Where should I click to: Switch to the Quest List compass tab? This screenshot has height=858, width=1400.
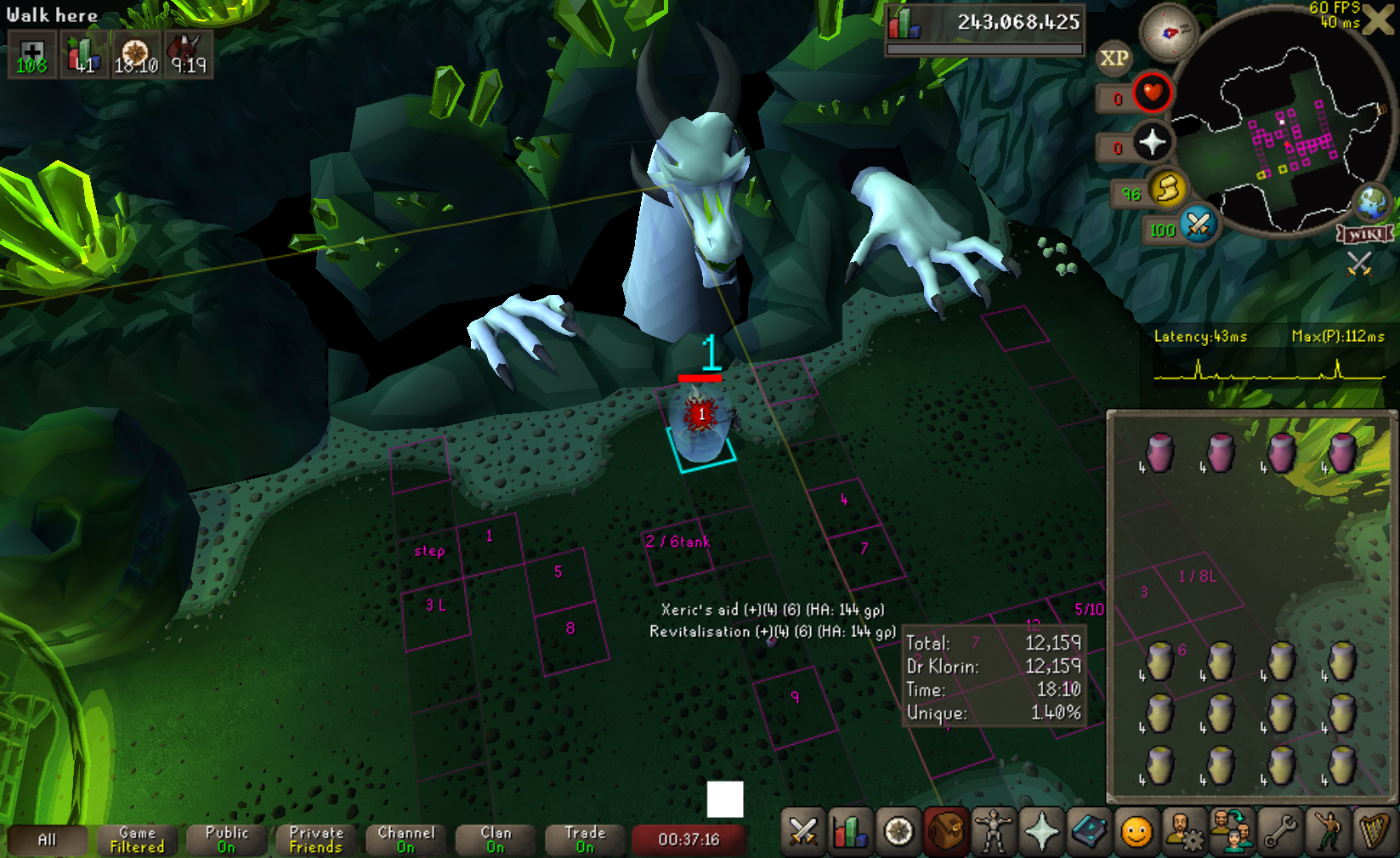pyautogui.click(x=898, y=832)
